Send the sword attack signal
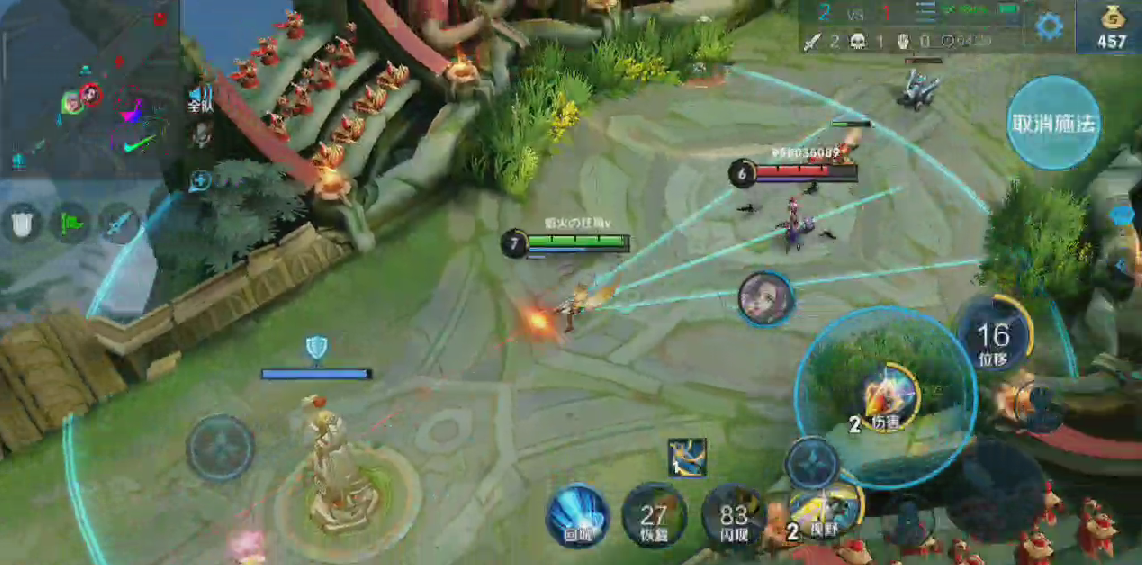 click(120, 222)
